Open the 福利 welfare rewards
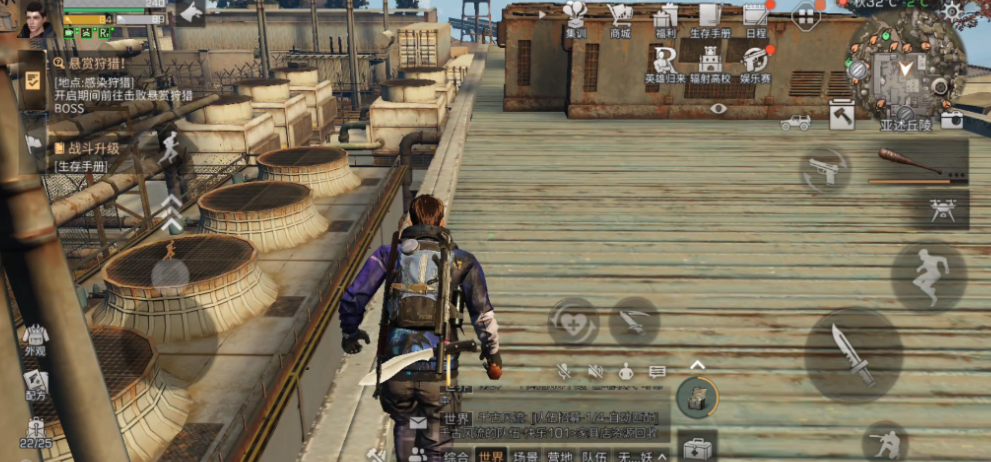 click(665, 19)
